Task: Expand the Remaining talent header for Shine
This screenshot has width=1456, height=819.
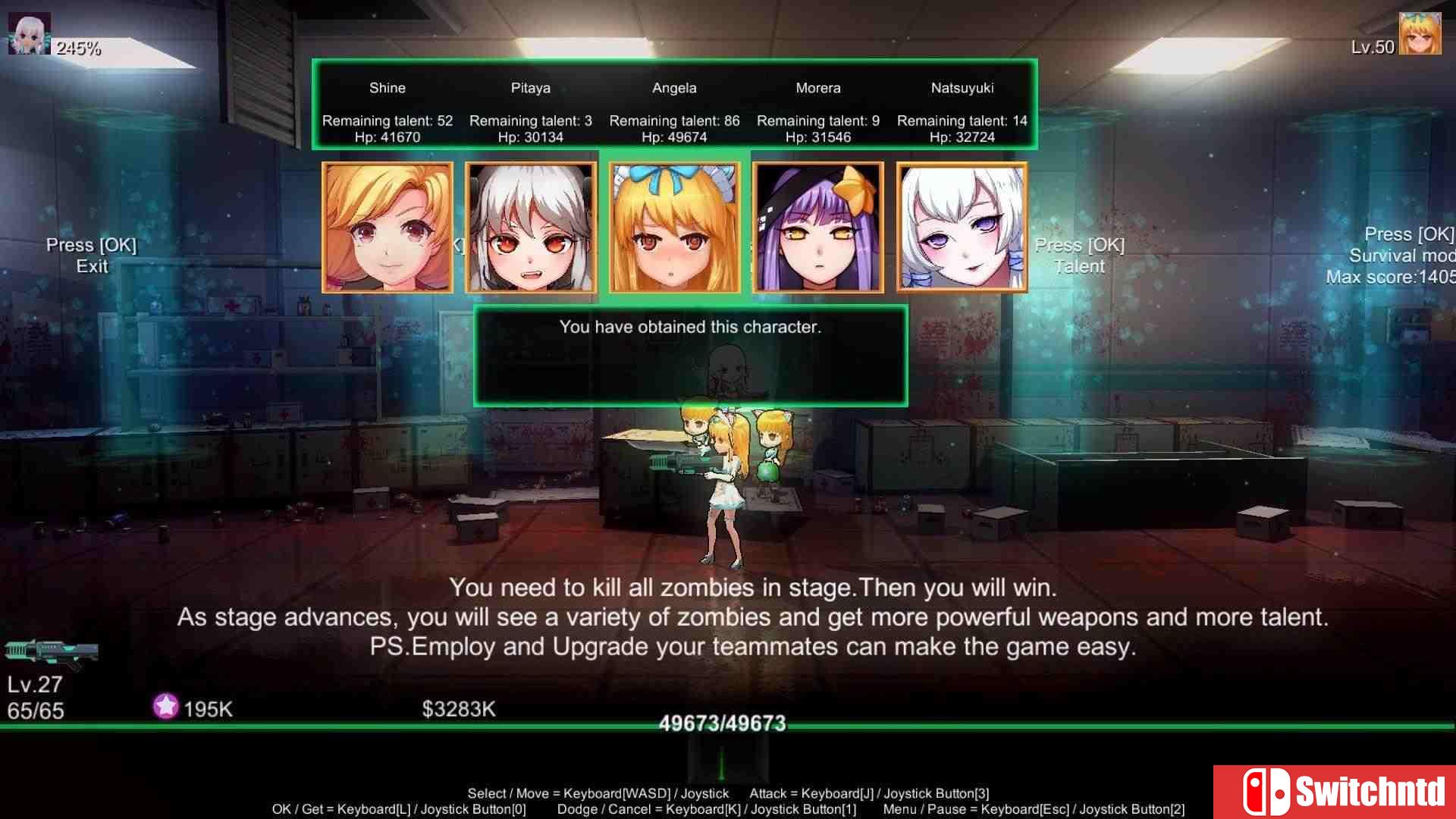Action: point(388,120)
